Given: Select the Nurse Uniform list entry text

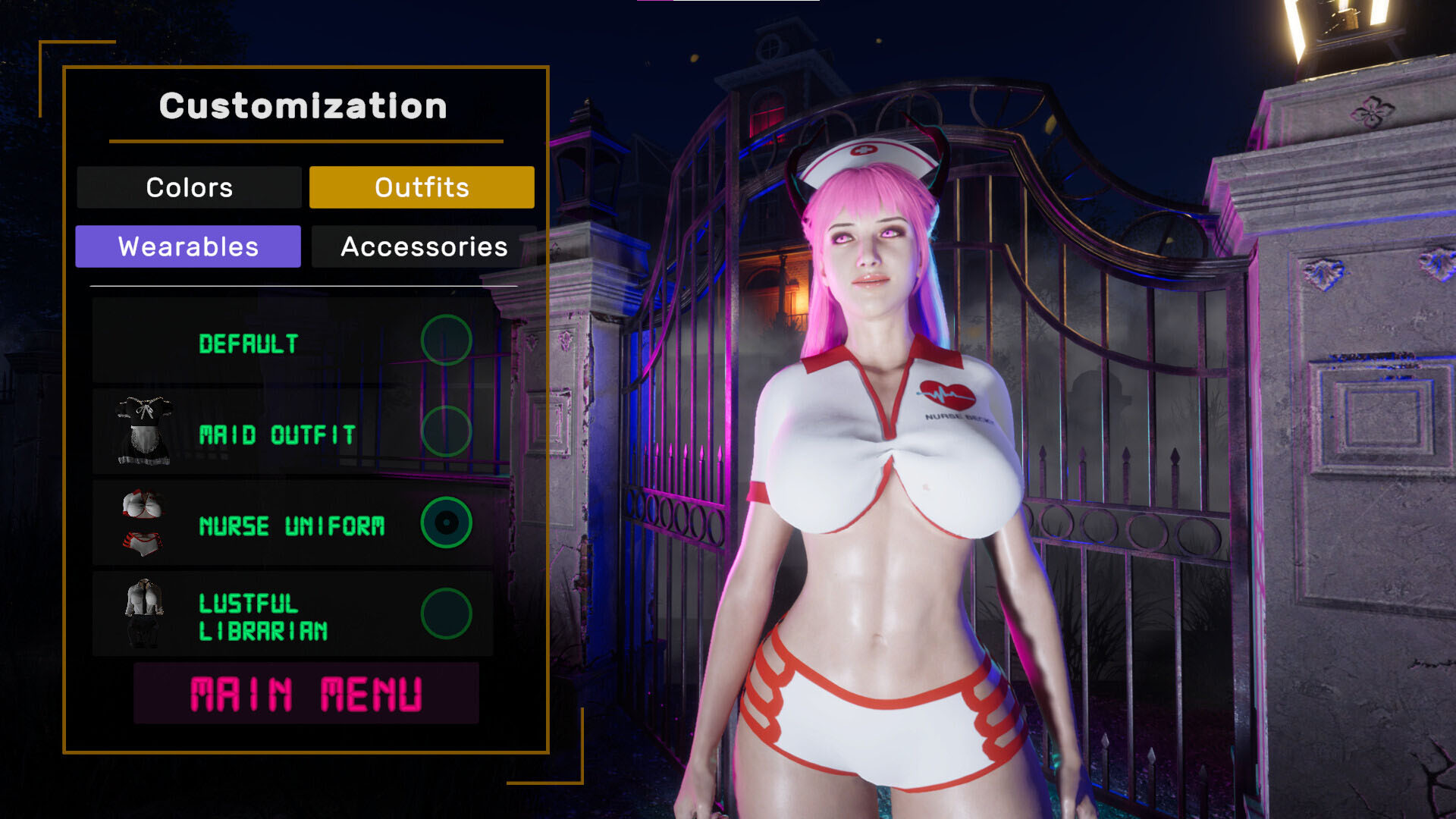Looking at the screenshot, I should point(293,525).
